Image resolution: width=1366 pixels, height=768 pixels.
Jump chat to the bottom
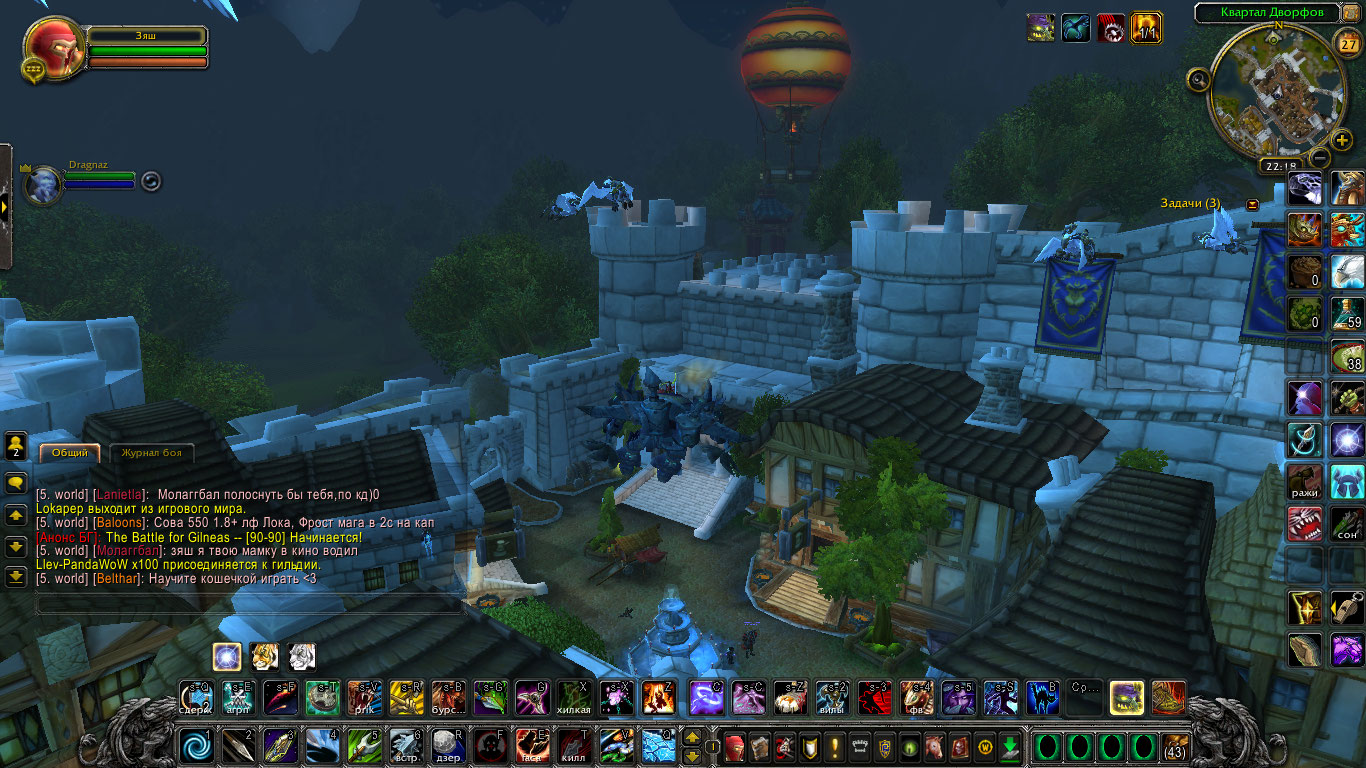point(16,577)
